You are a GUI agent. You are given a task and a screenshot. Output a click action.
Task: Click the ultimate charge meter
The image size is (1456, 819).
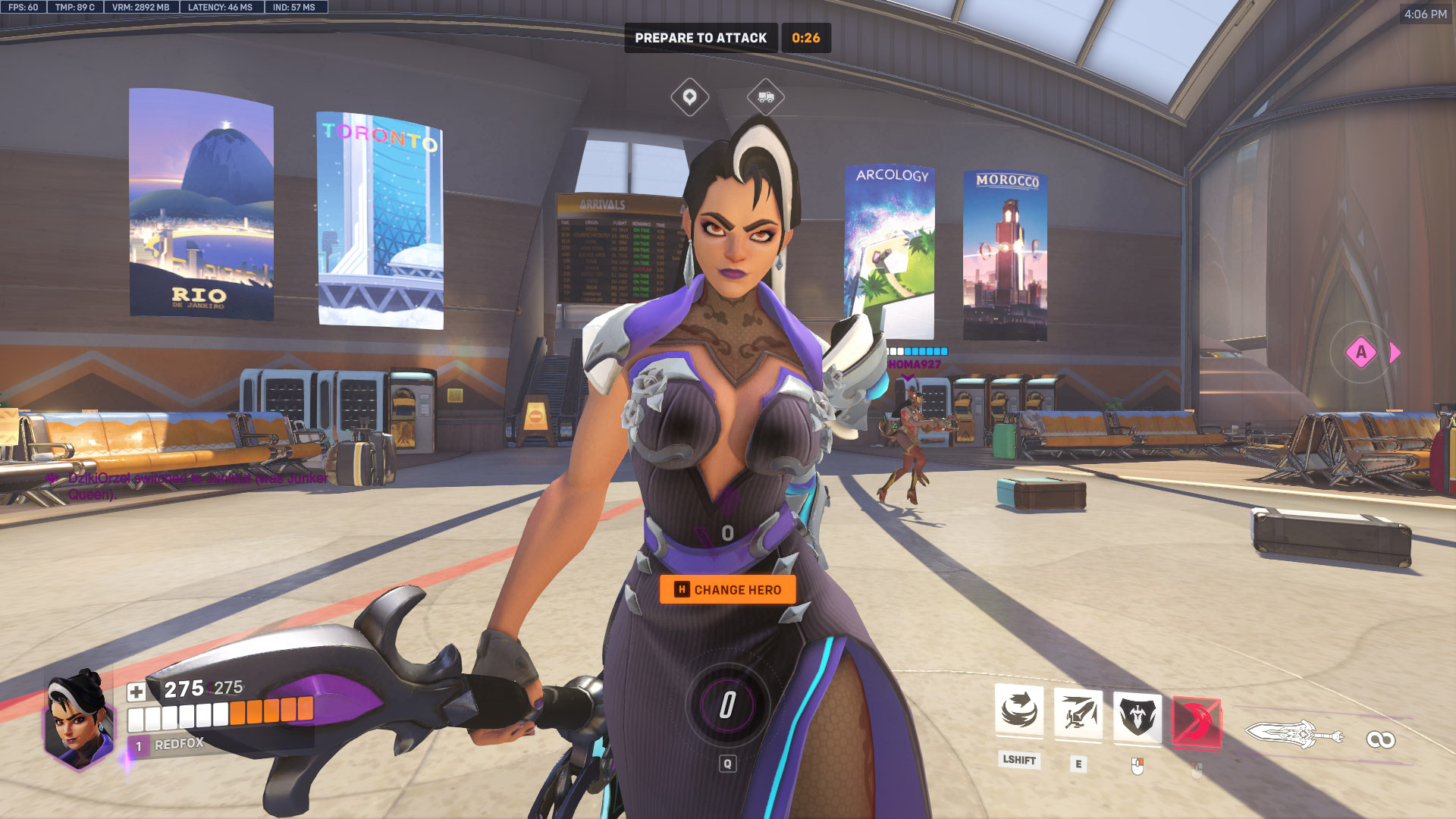tap(727, 704)
